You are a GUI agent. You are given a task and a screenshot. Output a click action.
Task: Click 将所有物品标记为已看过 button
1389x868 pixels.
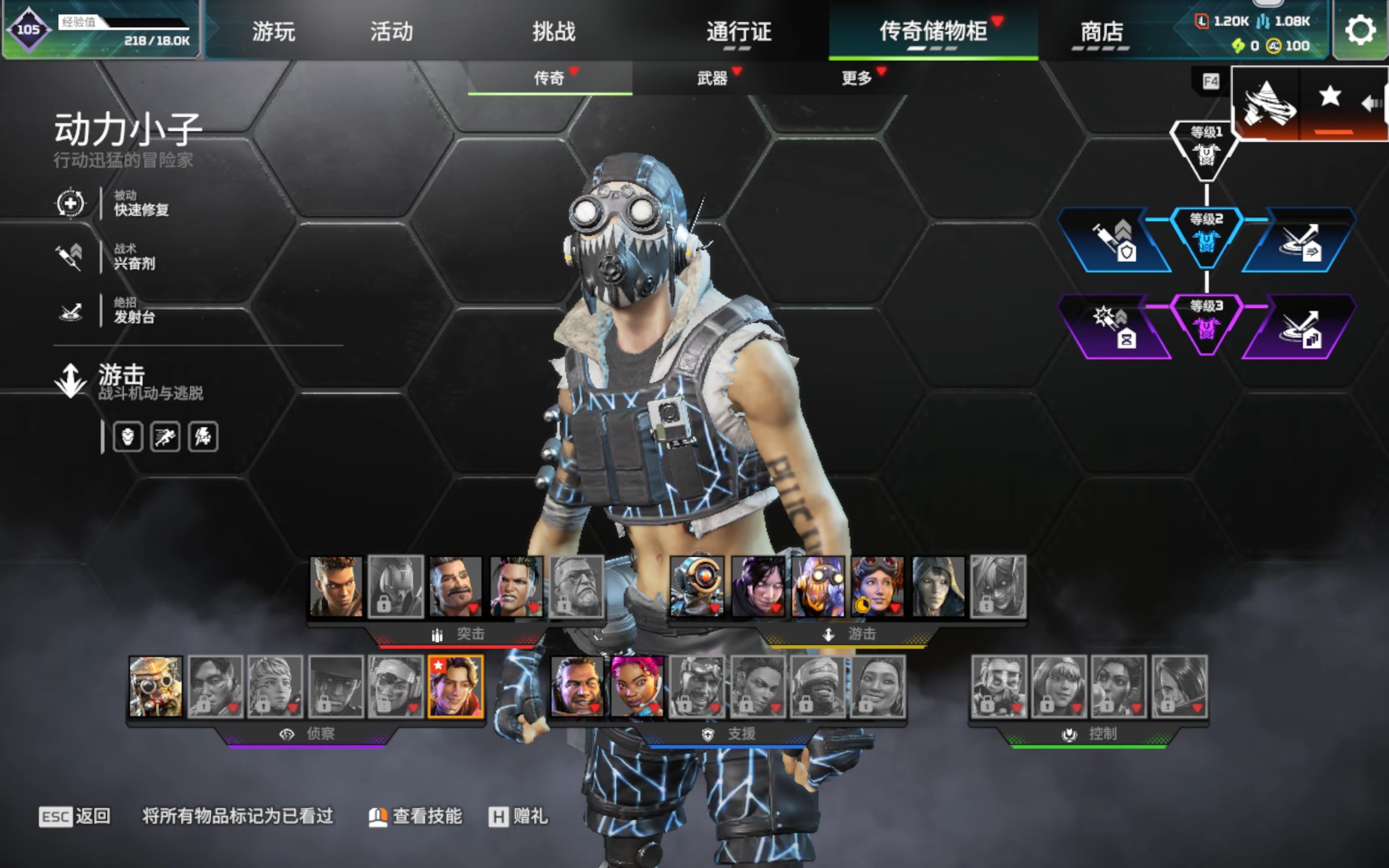[237, 816]
